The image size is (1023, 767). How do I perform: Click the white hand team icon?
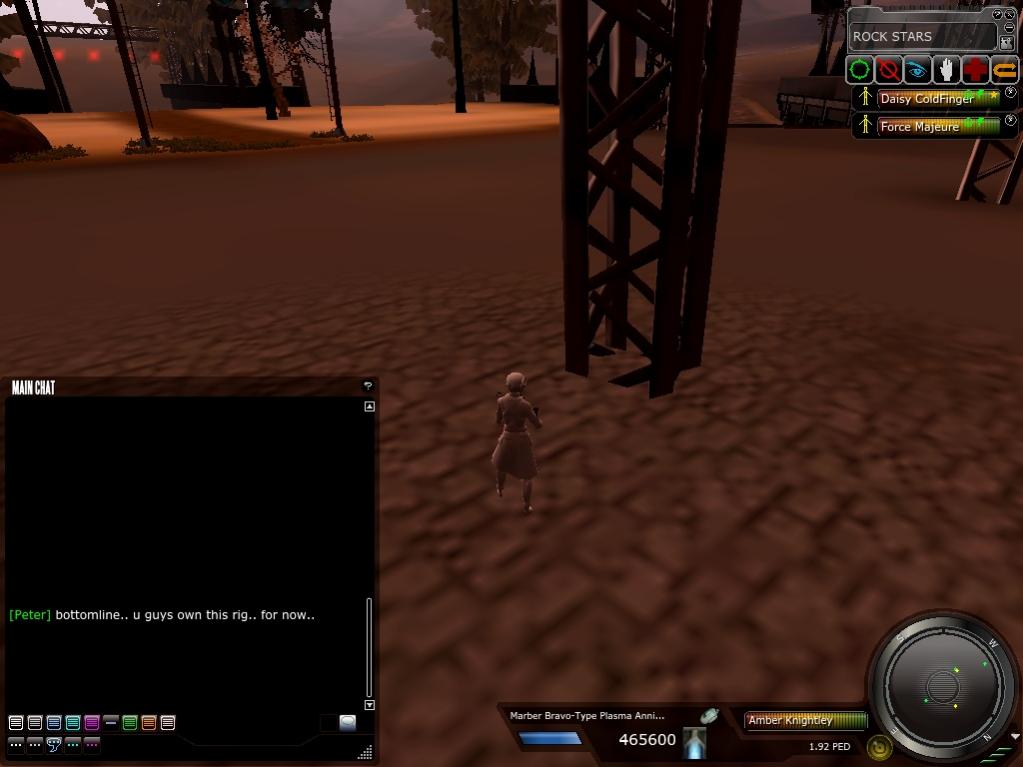click(946, 70)
